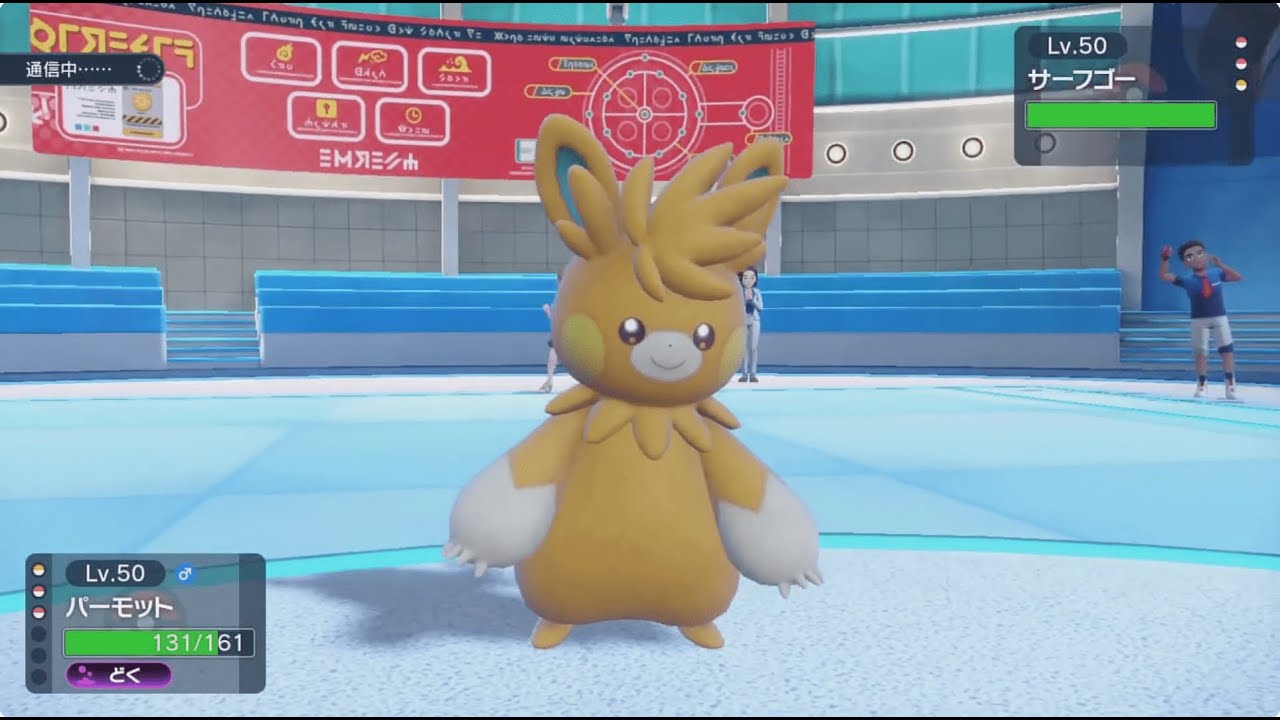Screen dimensions: 1280x720
Task: Click the パーモット name label
Action: point(120,604)
